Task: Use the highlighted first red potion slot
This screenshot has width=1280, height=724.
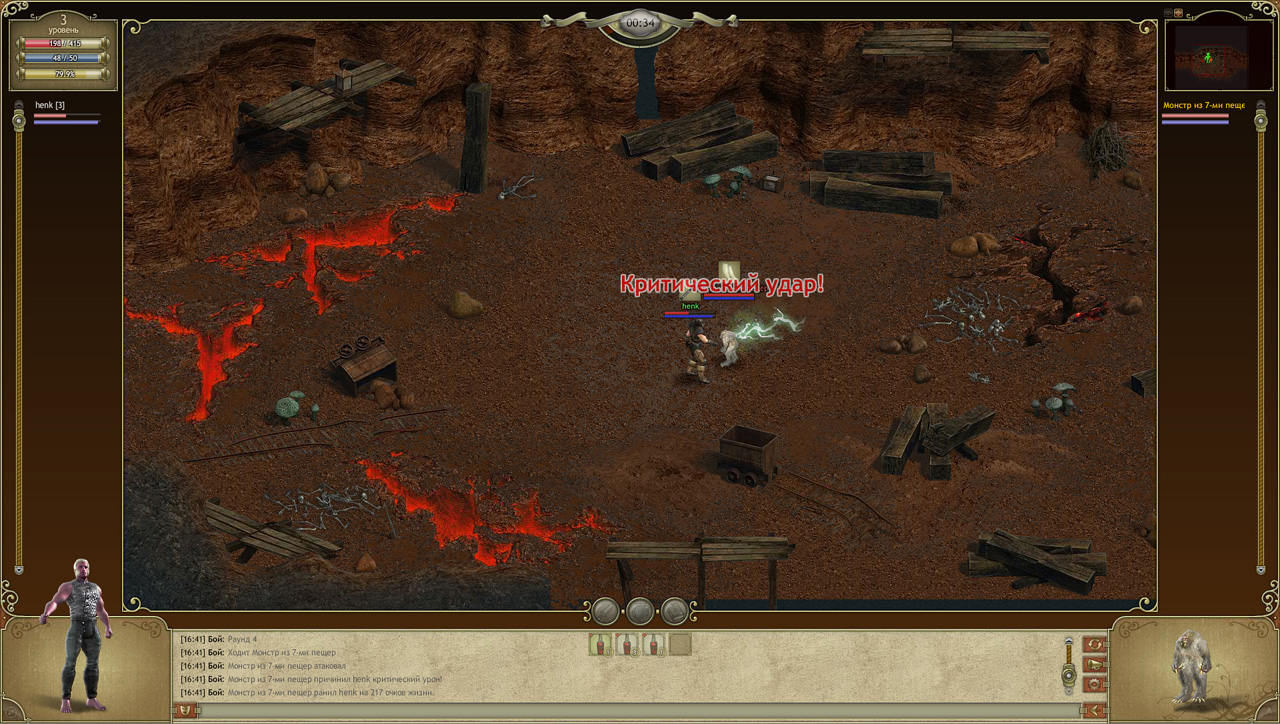Action: [x=600, y=645]
